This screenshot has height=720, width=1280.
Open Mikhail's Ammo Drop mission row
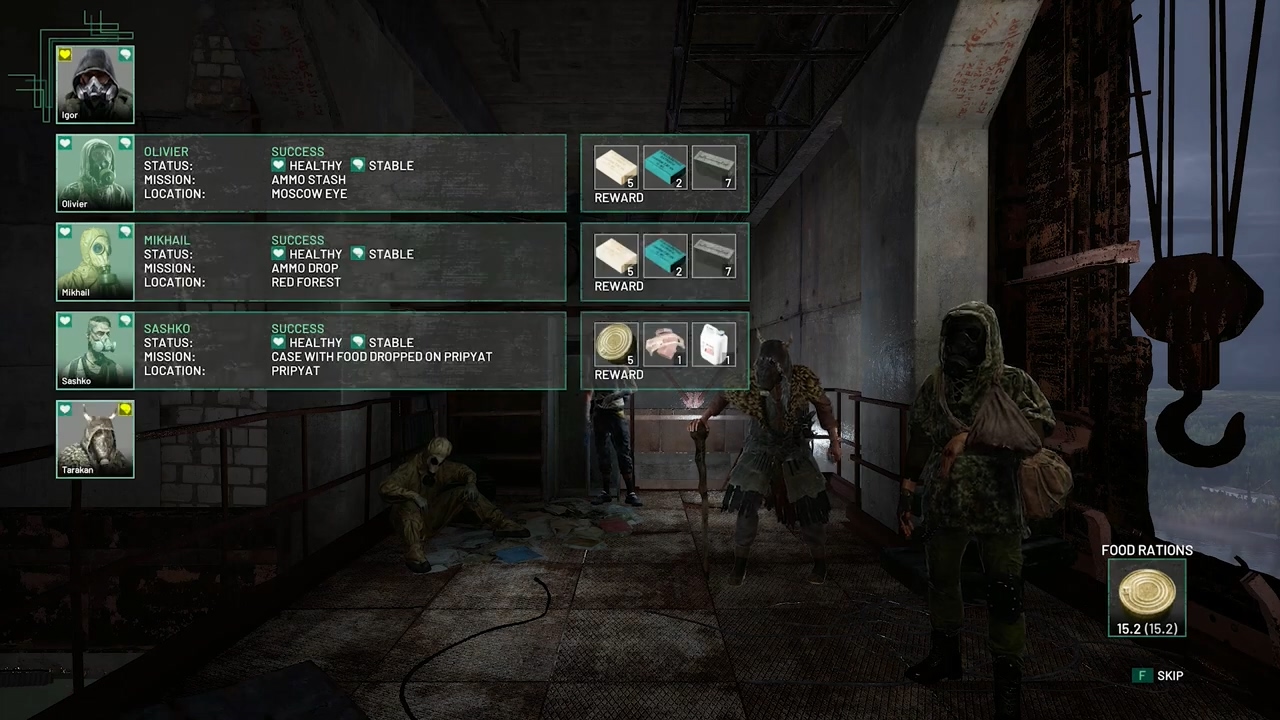[x=350, y=262]
